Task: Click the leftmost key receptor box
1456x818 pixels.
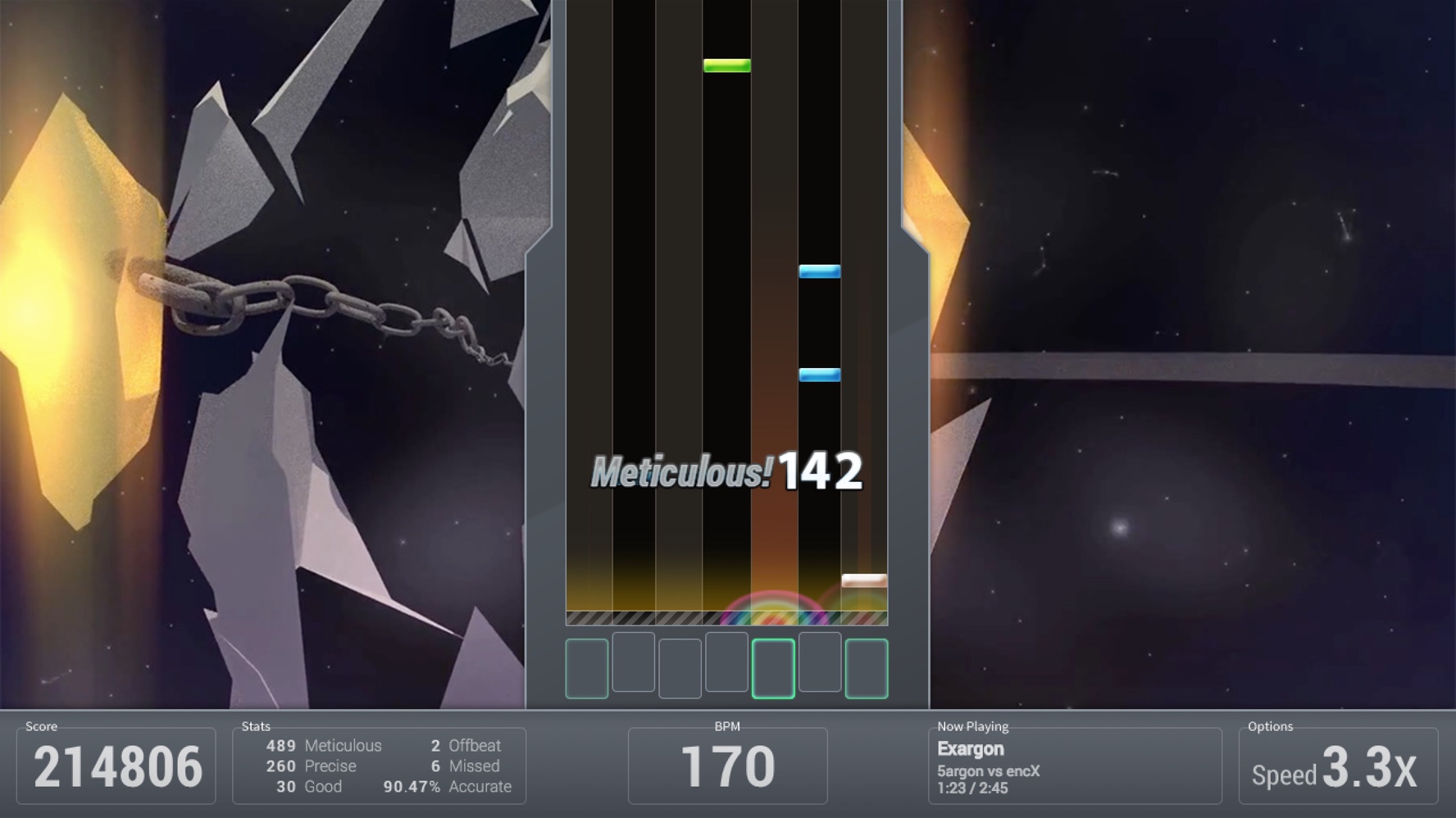Action: coord(587,666)
